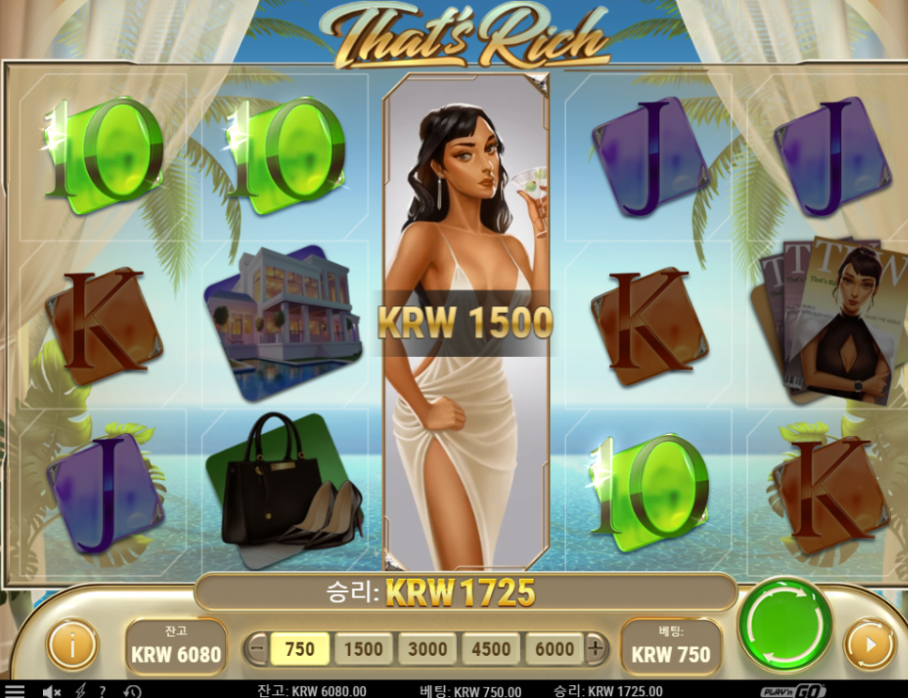Screen dimensions: 908x698
Task: Spin the reels with the green button
Action: pos(785,624)
